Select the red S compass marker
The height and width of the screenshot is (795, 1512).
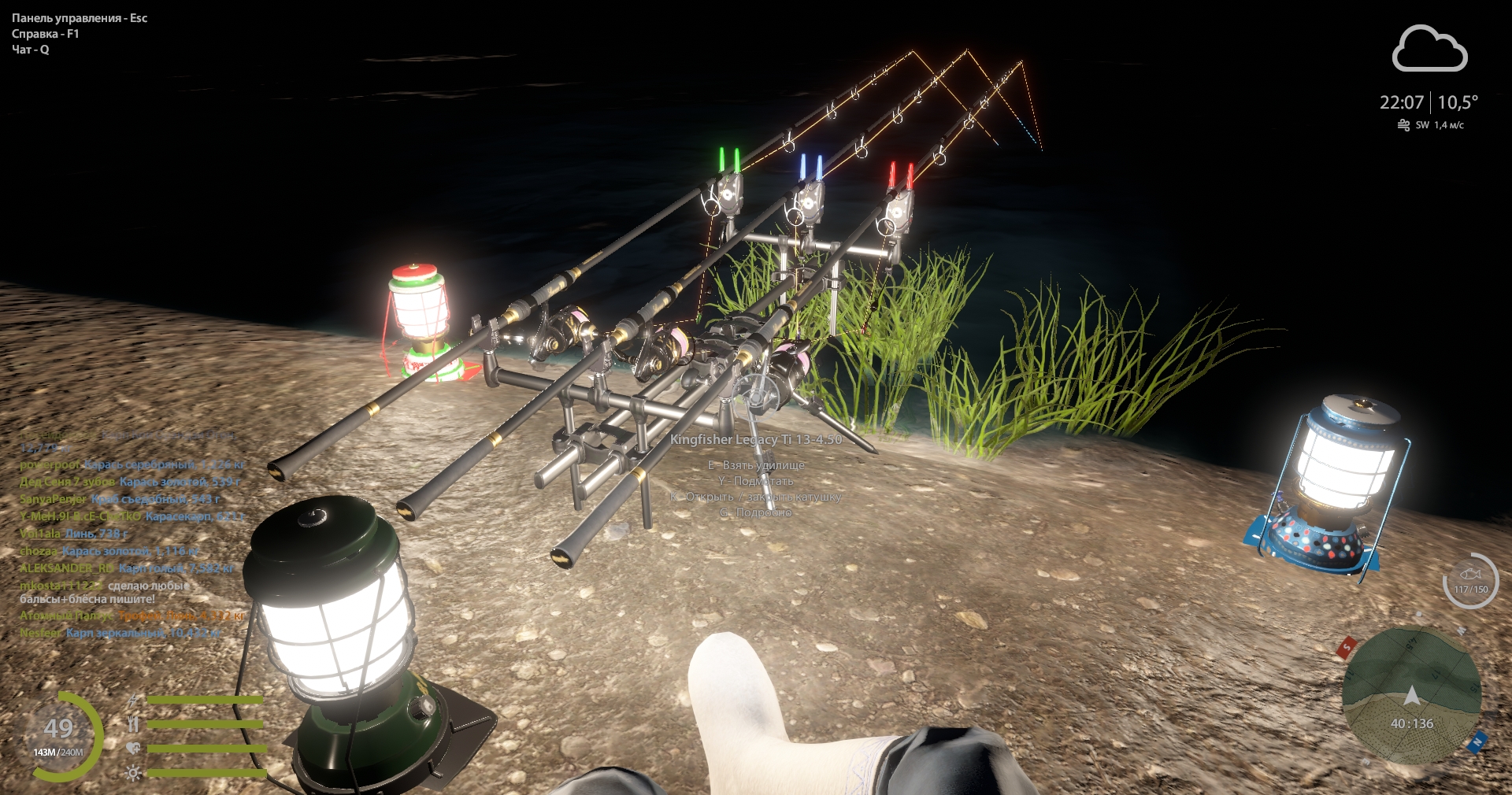1346,646
